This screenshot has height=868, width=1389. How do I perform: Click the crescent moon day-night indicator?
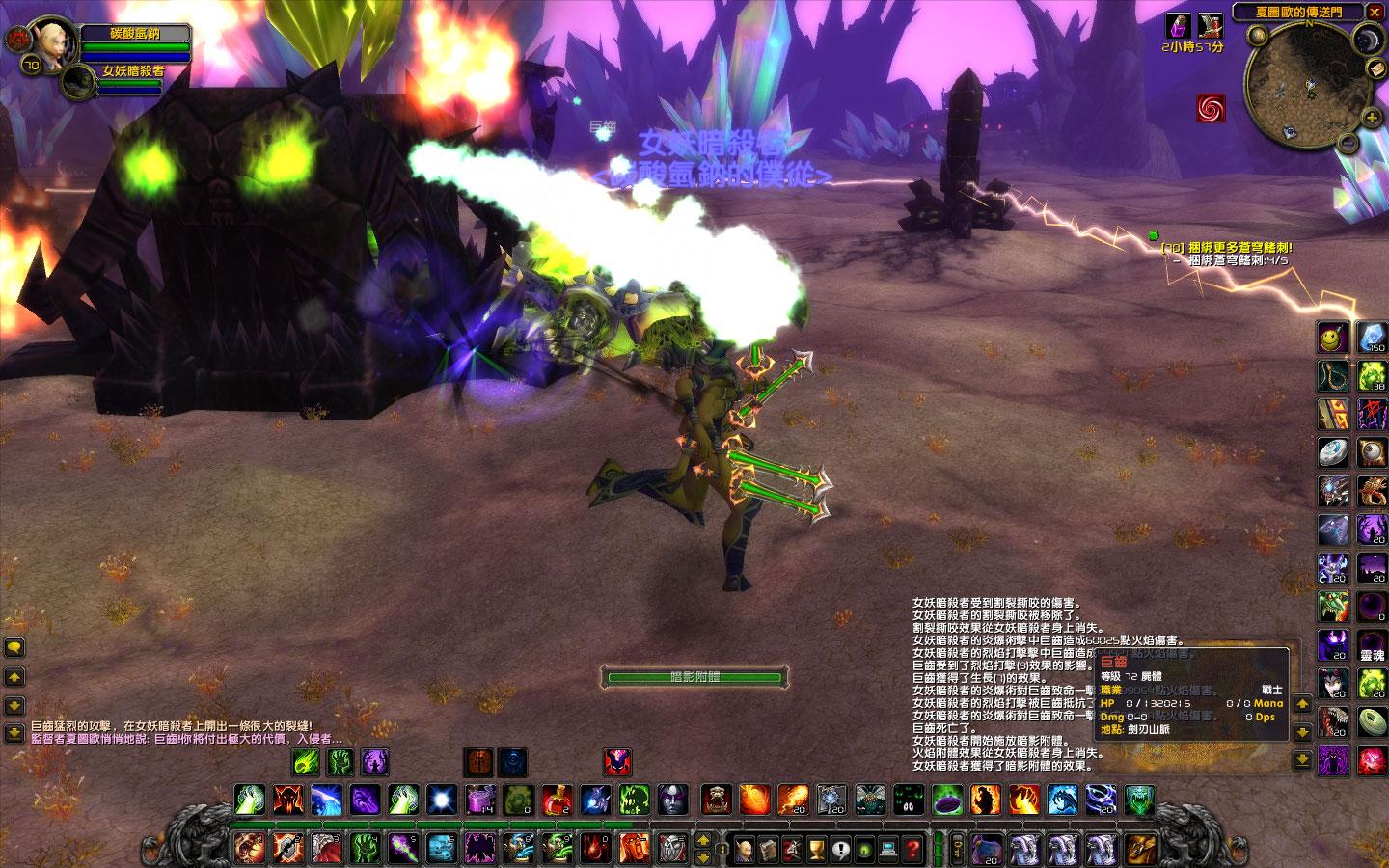[x=1367, y=40]
